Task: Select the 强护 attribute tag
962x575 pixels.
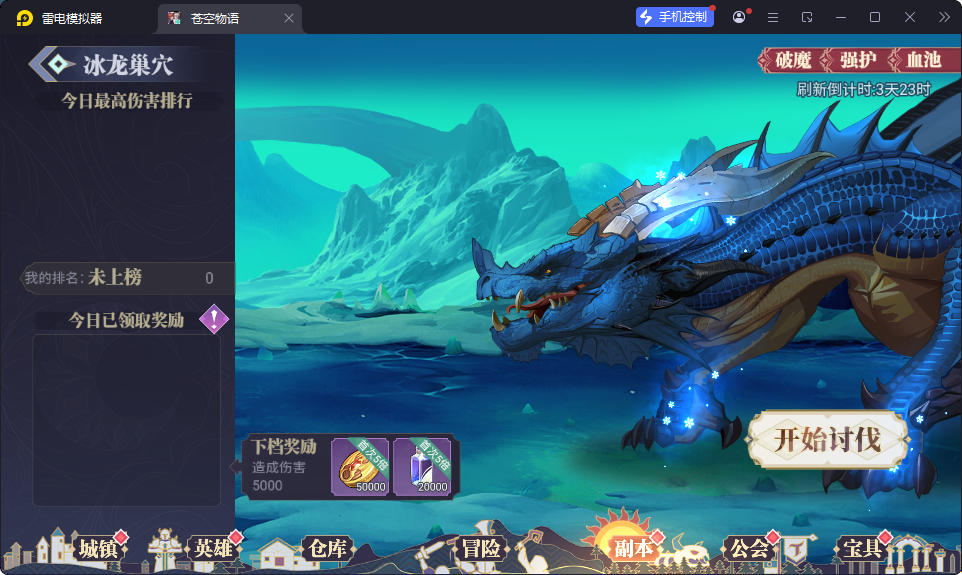Action: [858, 60]
